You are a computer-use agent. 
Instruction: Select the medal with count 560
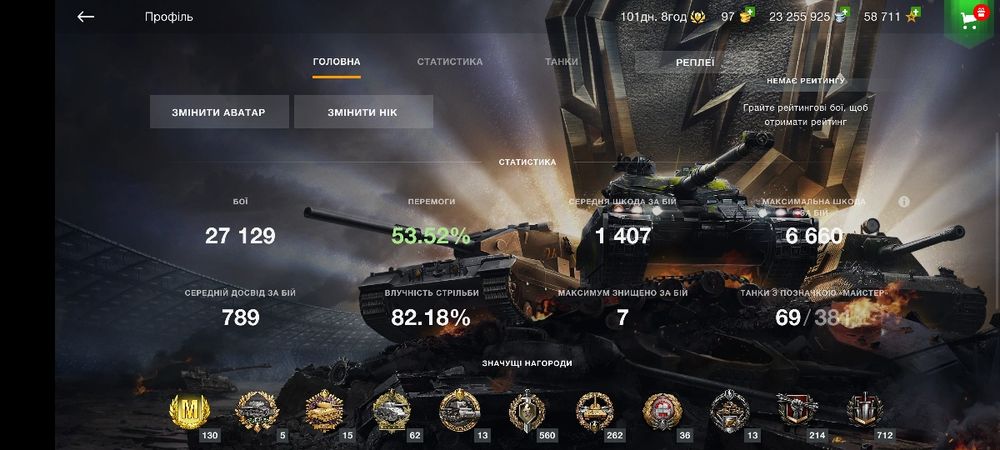(x=526, y=410)
